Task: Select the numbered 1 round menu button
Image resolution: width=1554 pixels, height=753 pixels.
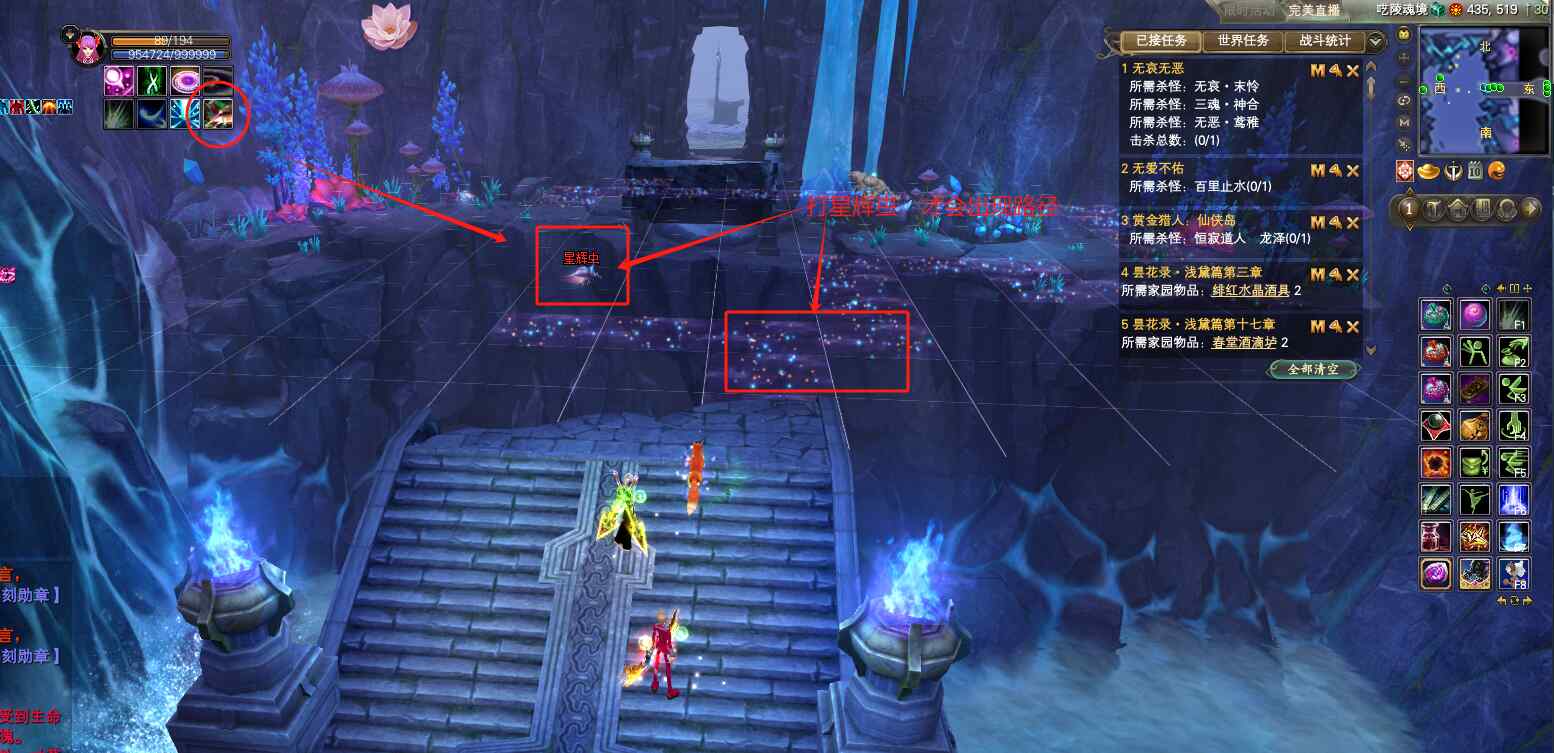Action: (1408, 209)
